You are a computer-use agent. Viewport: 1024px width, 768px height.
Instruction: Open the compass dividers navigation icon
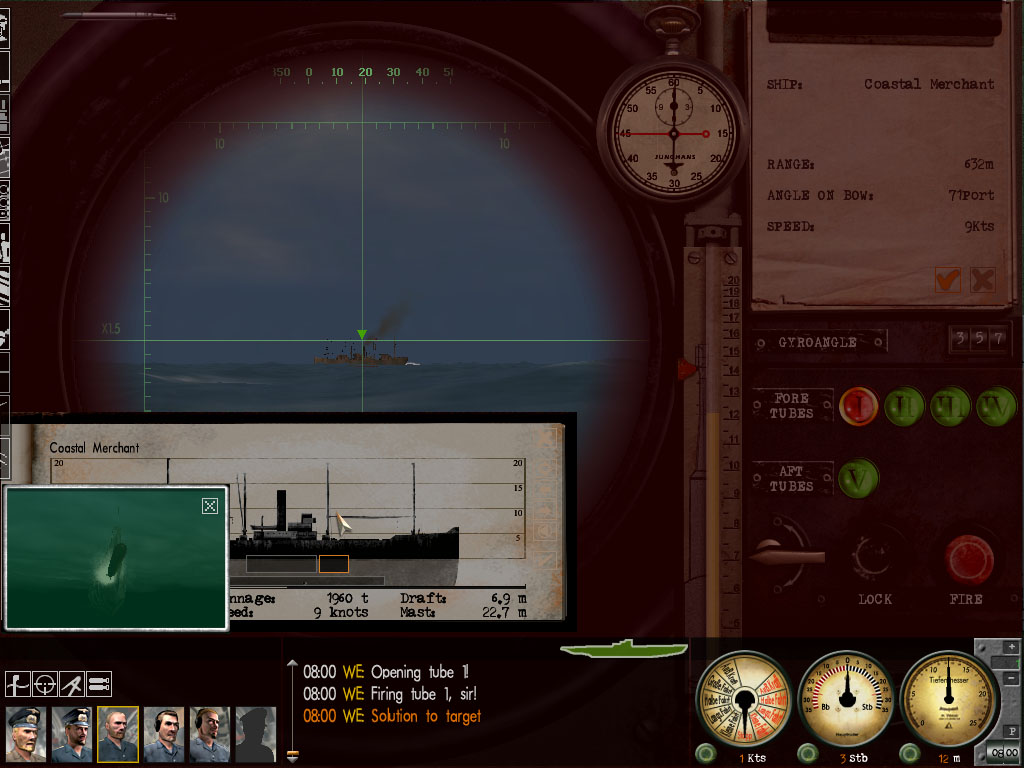71,684
